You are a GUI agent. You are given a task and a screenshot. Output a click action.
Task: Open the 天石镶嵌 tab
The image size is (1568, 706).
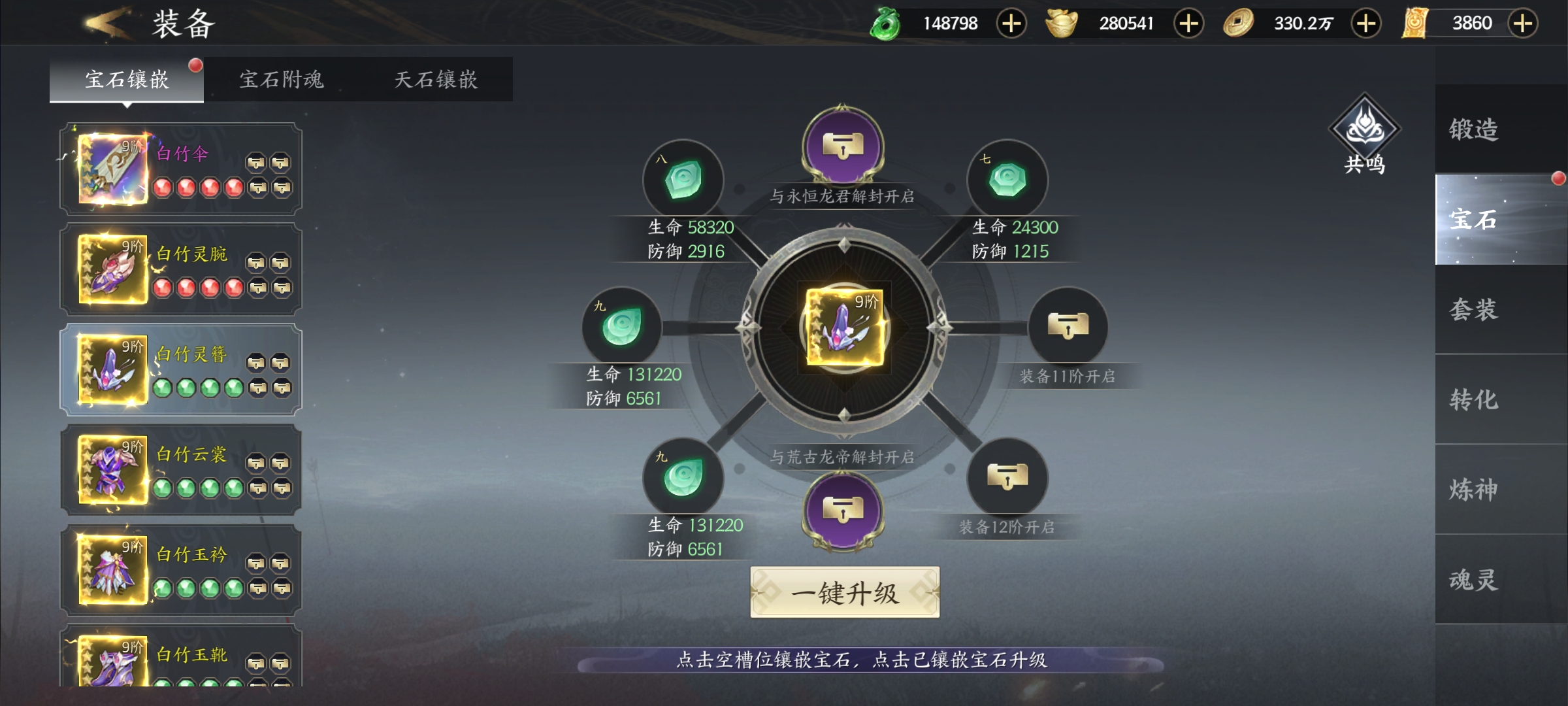pos(436,80)
